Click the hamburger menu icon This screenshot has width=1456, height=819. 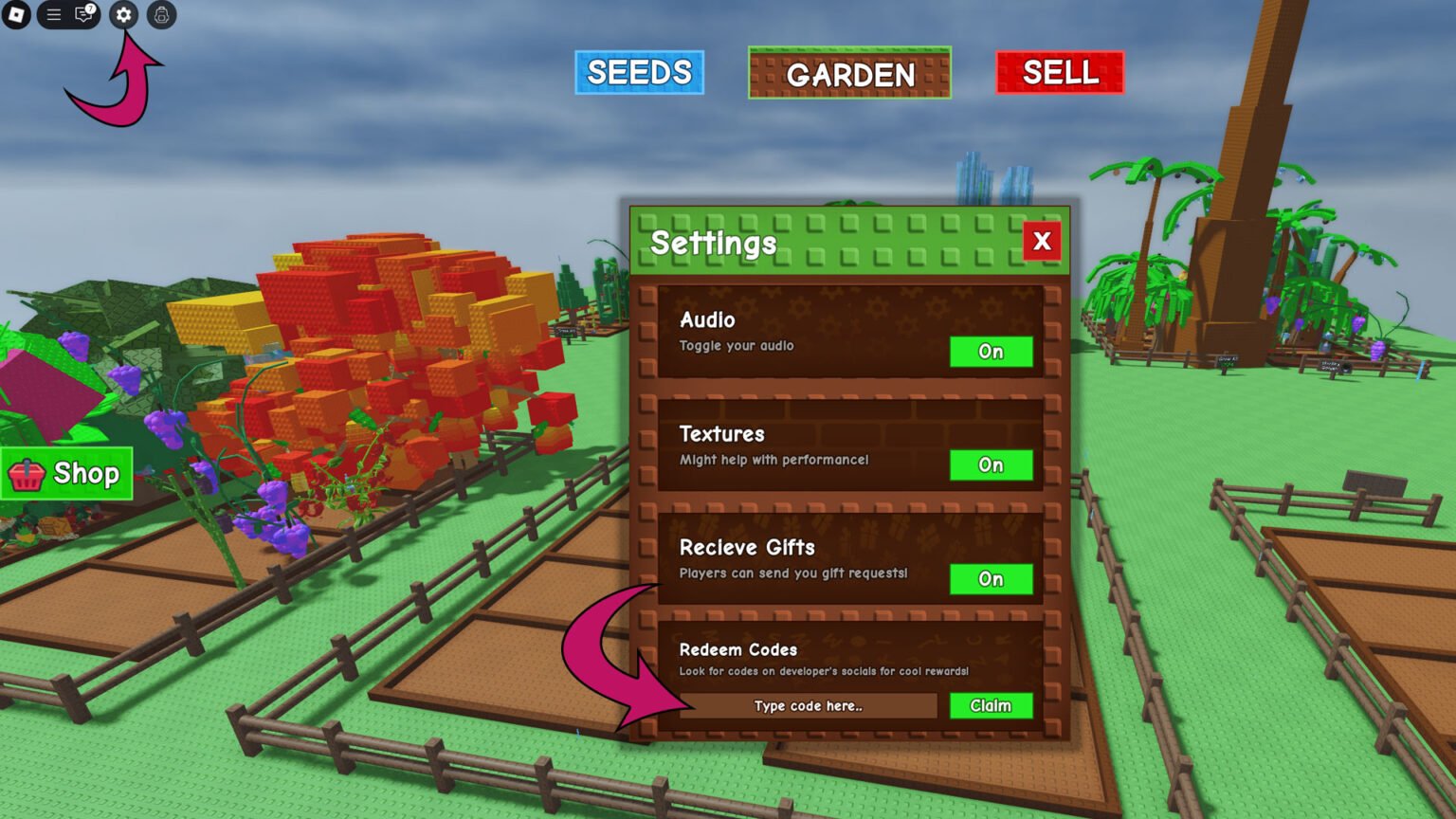pos(53,15)
